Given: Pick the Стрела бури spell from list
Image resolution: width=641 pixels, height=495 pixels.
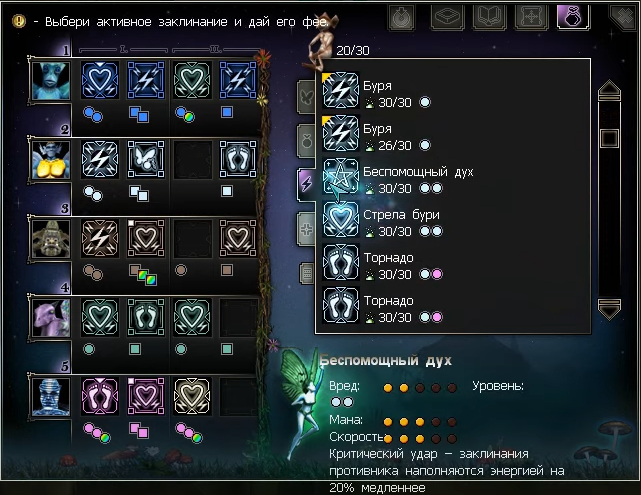Looking at the screenshot, I should pos(341,219).
